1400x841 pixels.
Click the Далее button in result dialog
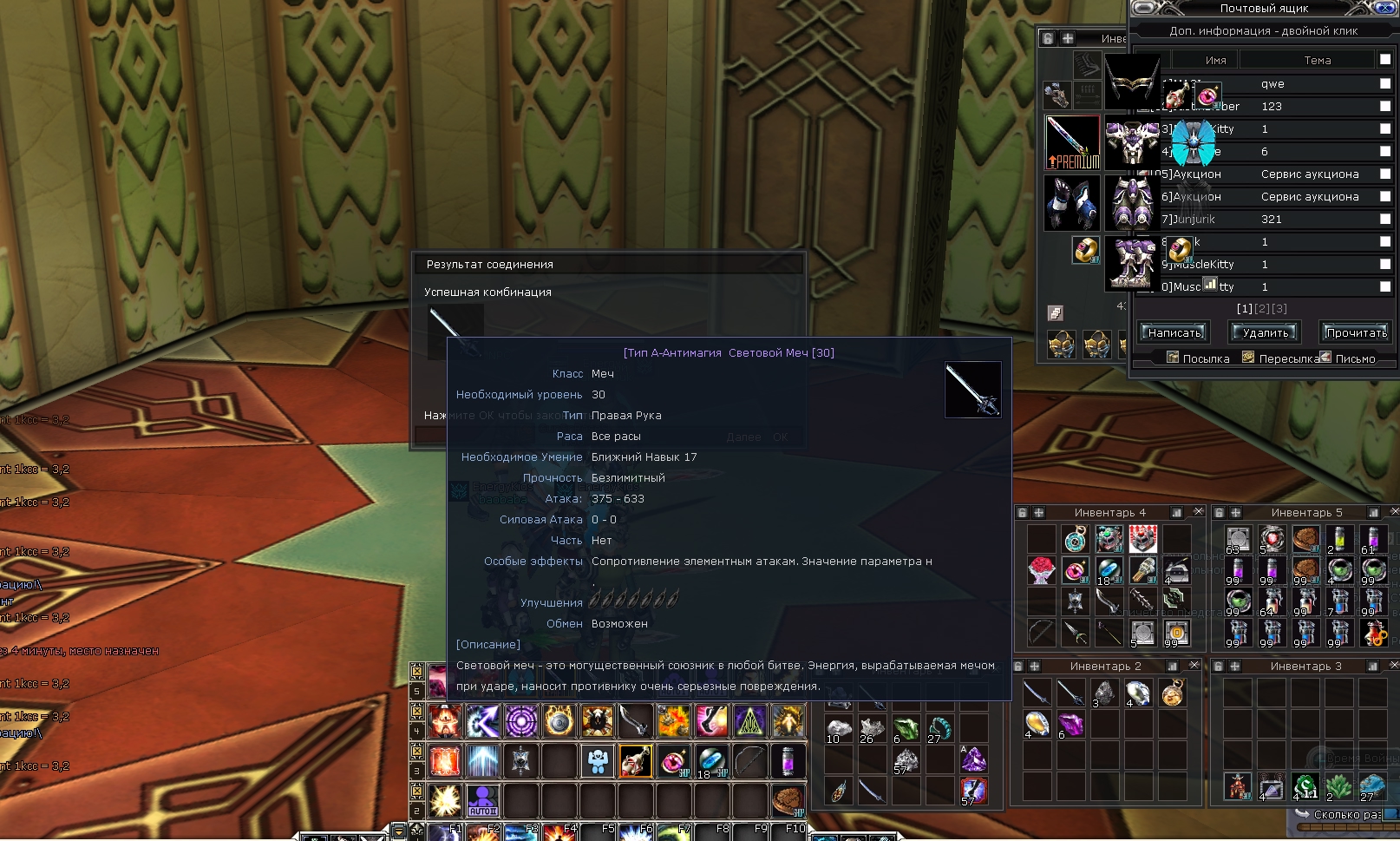[x=743, y=437]
